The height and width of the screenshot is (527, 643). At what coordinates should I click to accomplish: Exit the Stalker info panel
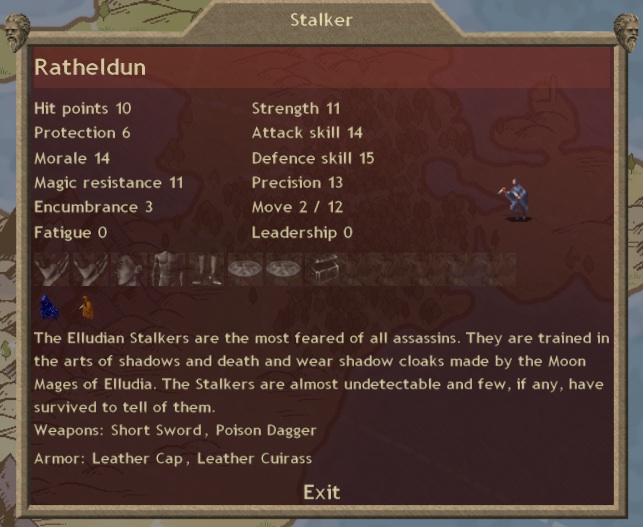(x=321, y=491)
